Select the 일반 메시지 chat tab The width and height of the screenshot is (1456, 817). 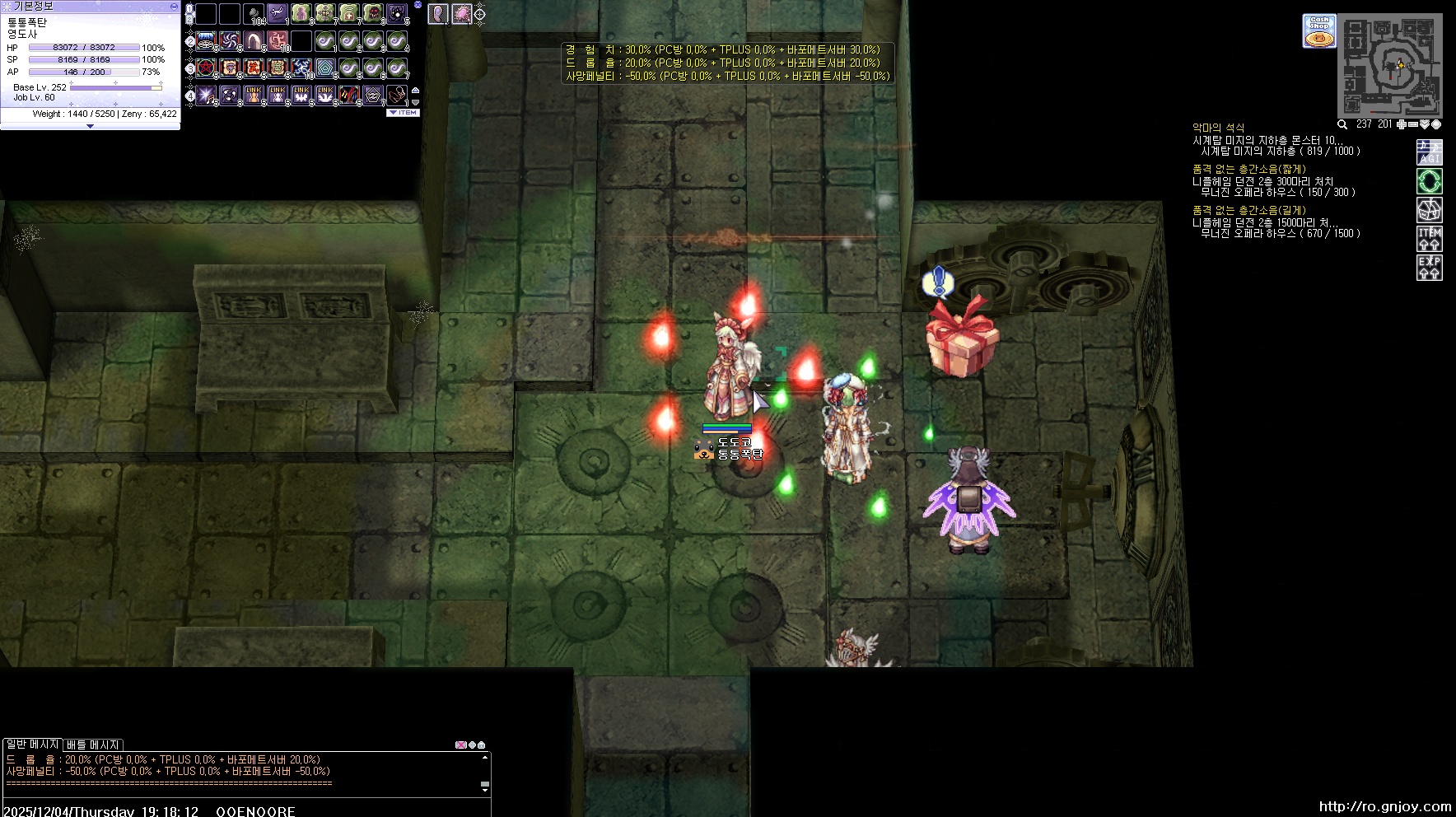(x=32, y=745)
